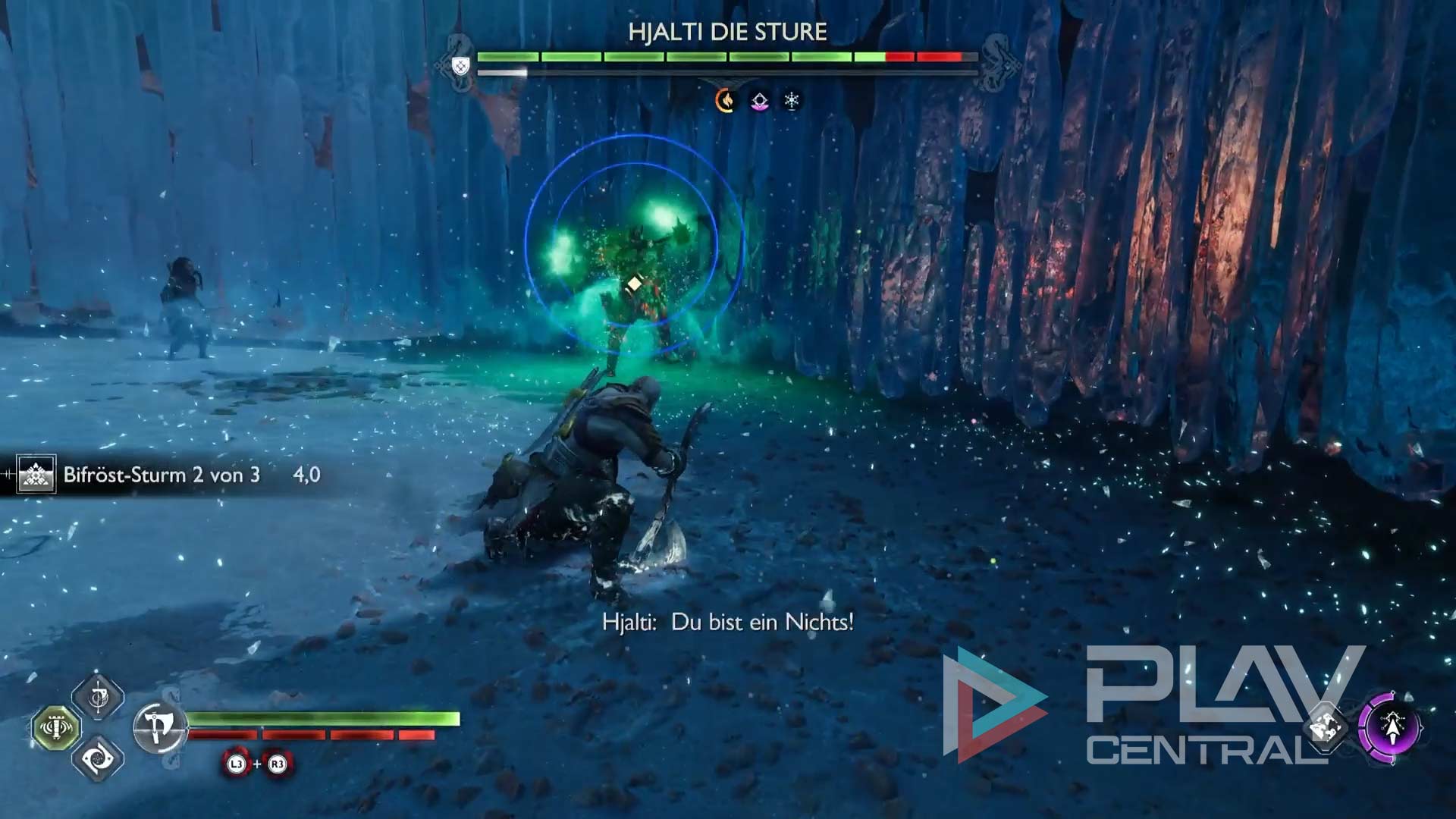The height and width of the screenshot is (819, 1456).
Task: Select the Leviathan axe weapon icon
Action: (158, 726)
